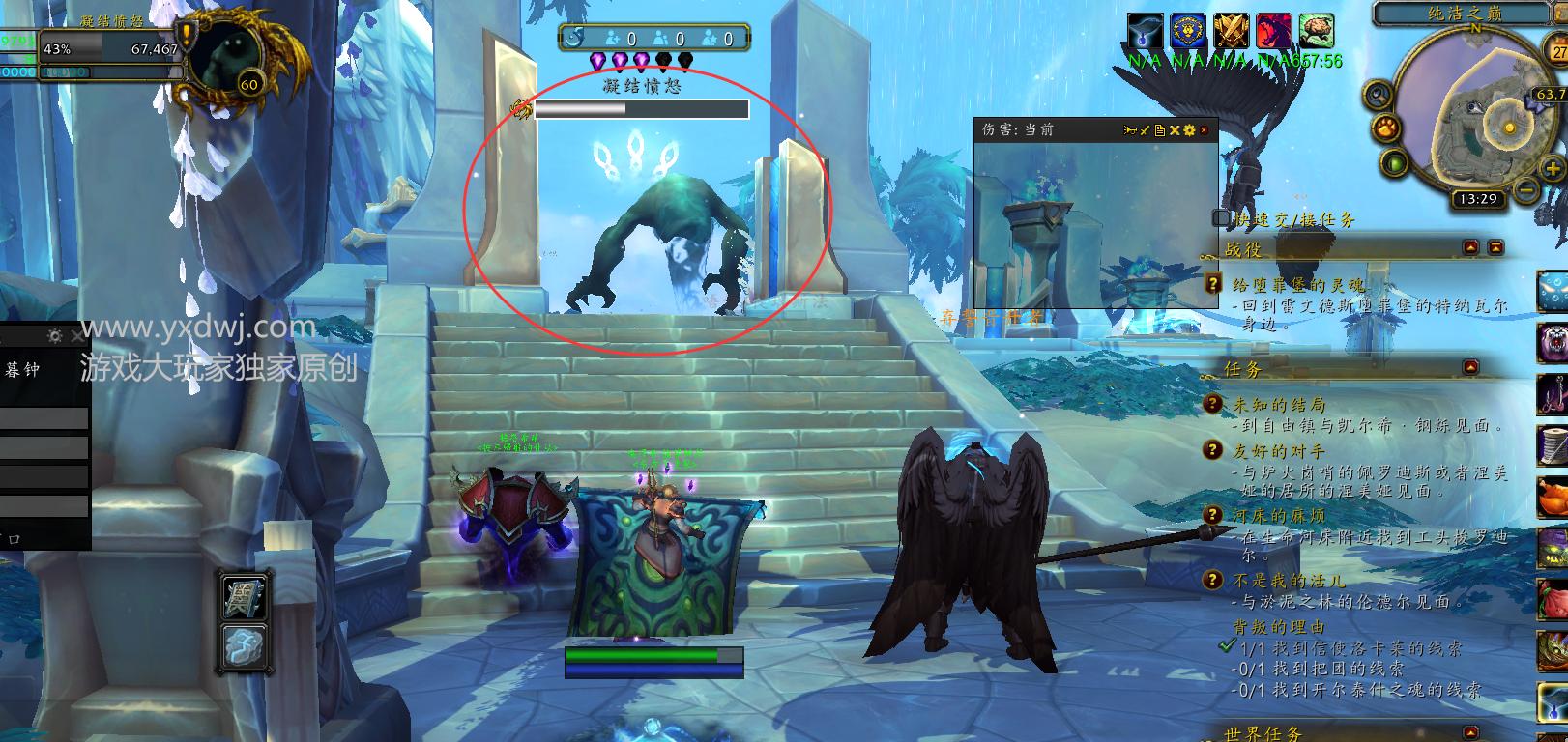Click the Alliance lion crest buff icon
The image size is (1568, 742).
click(x=1187, y=31)
